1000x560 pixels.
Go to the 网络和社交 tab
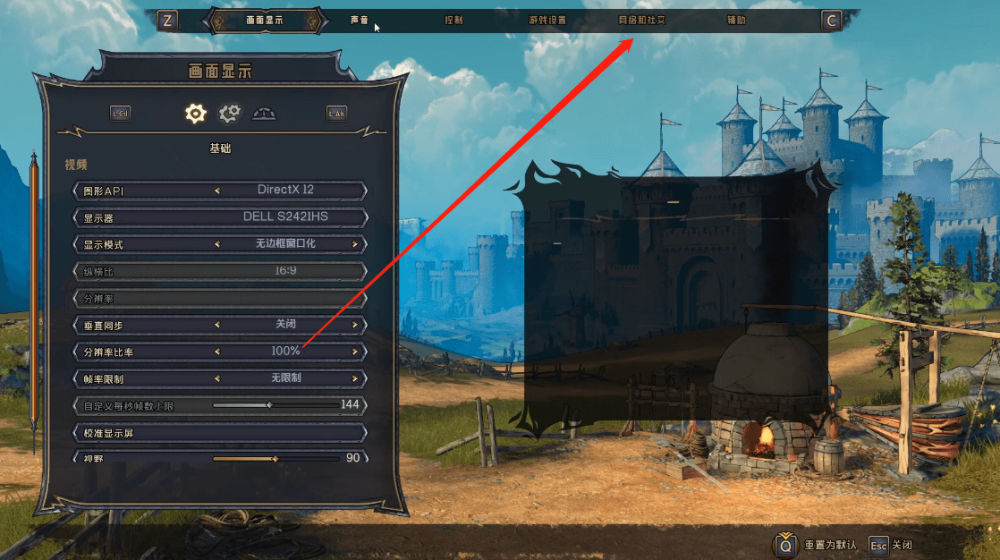(642, 20)
